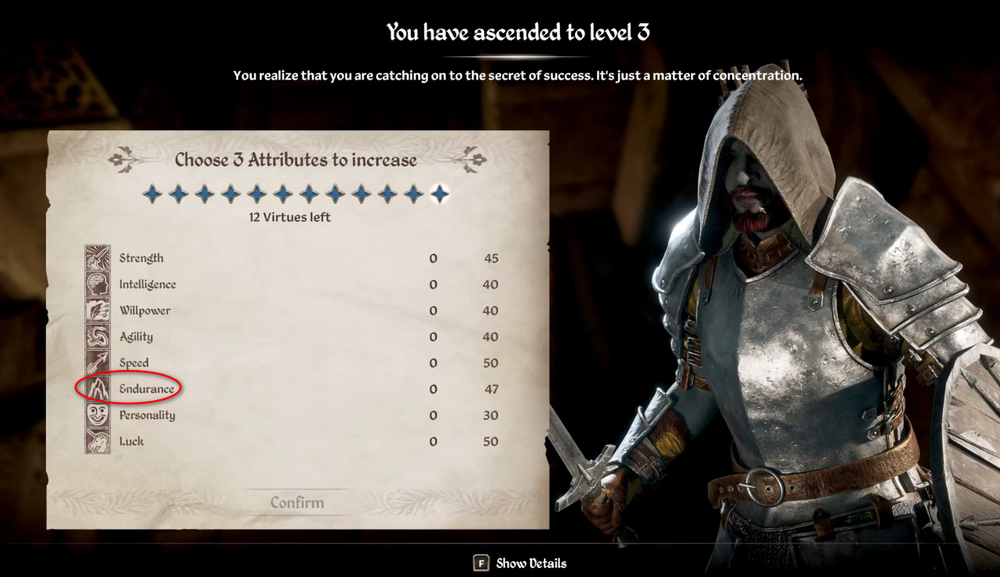
Task: Choose Luck to increase
Action: click(x=131, y=441)
